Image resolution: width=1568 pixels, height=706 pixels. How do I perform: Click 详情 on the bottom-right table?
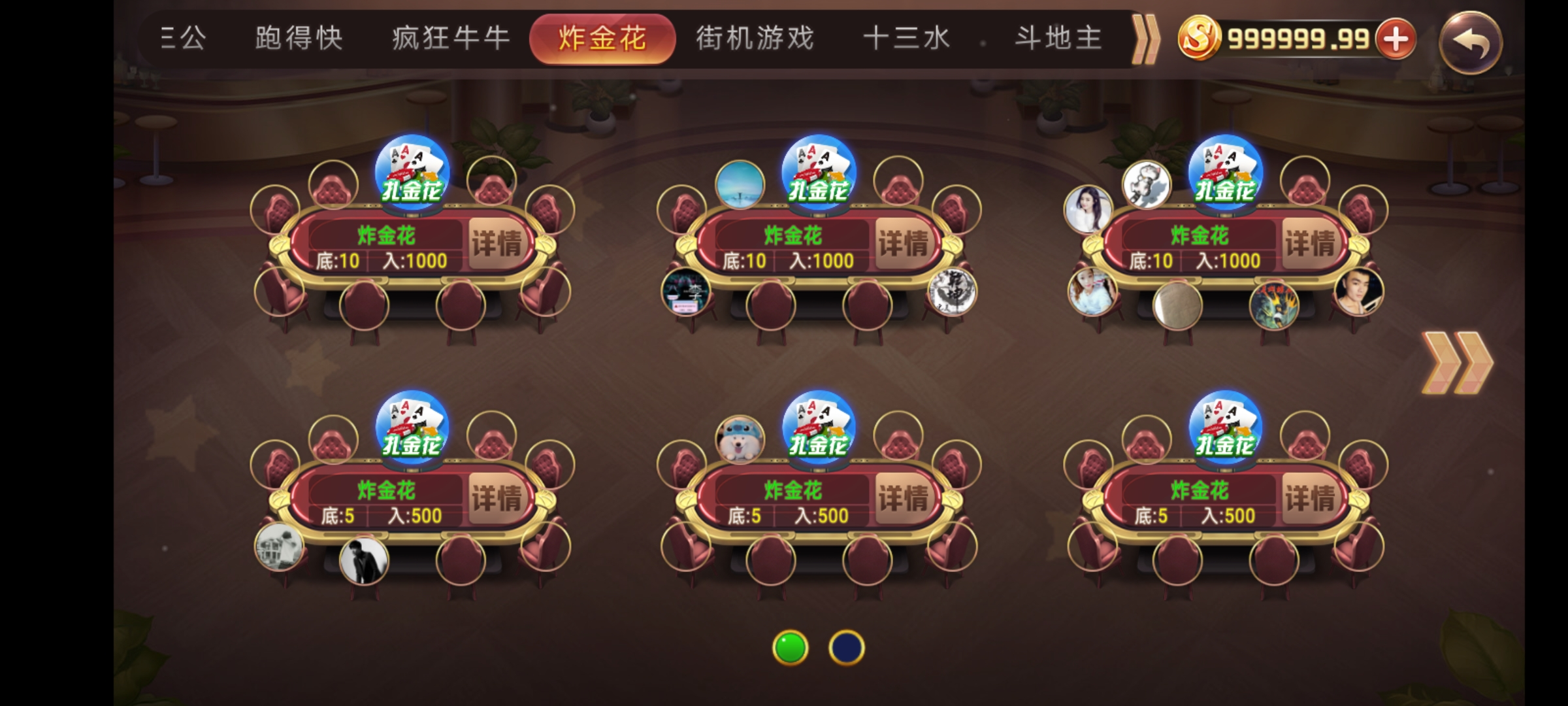coord(1311,497)
